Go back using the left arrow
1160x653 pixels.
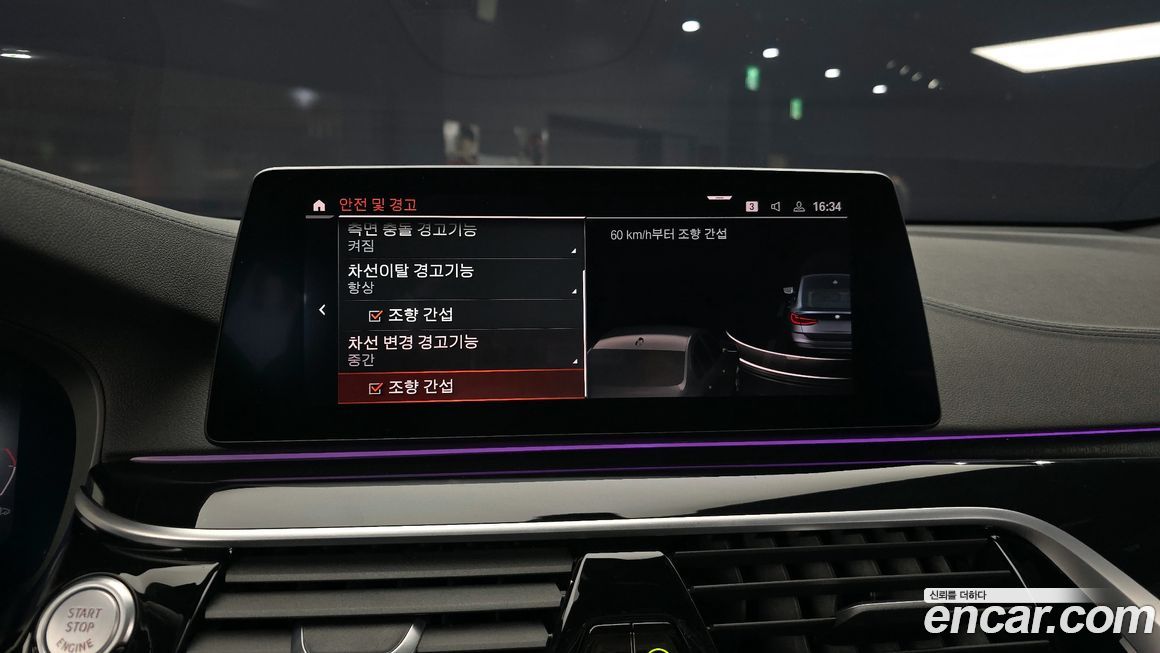(x=322, y=310)
